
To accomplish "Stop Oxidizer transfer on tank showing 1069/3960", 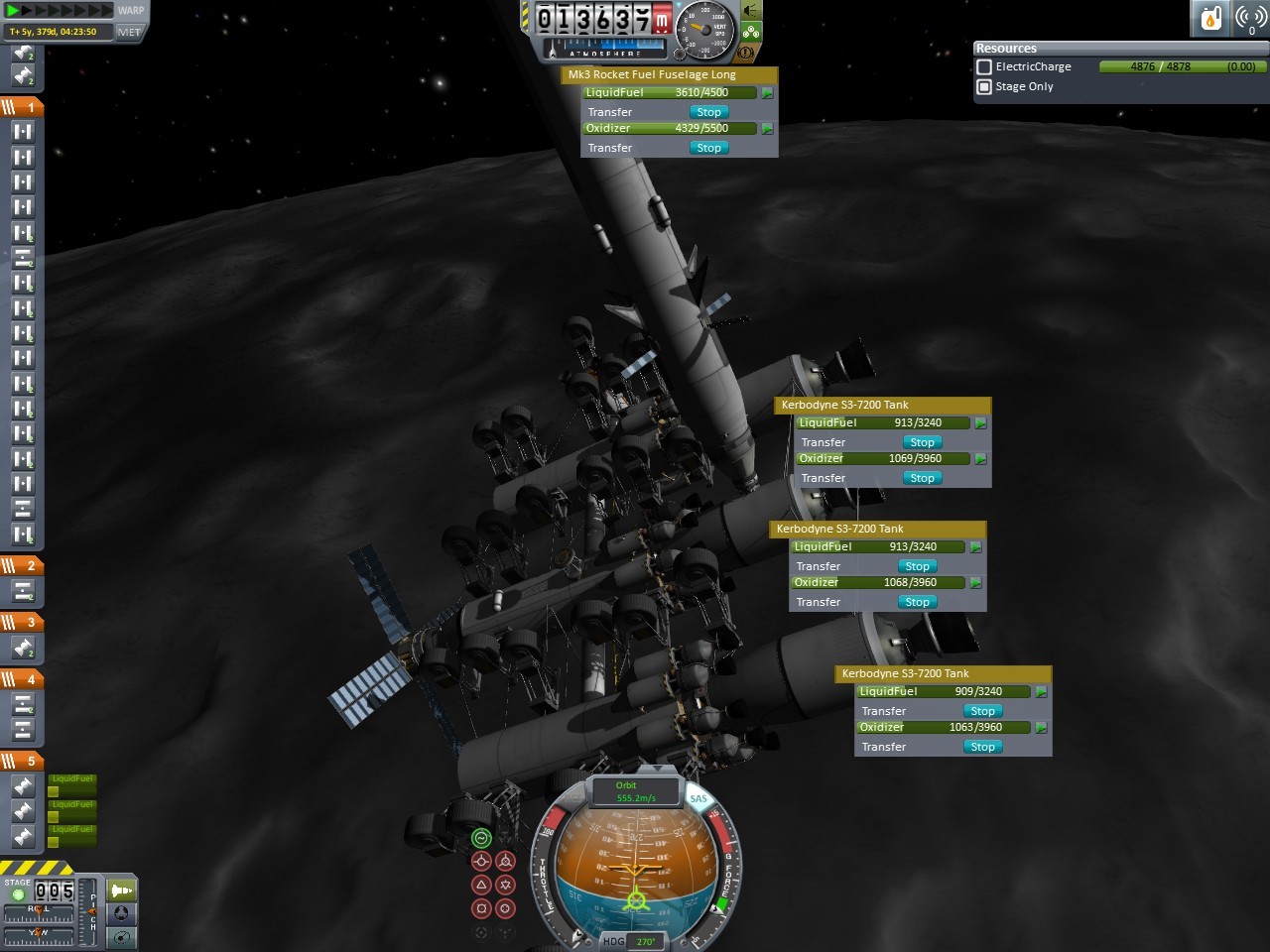I will pos(922,478).
